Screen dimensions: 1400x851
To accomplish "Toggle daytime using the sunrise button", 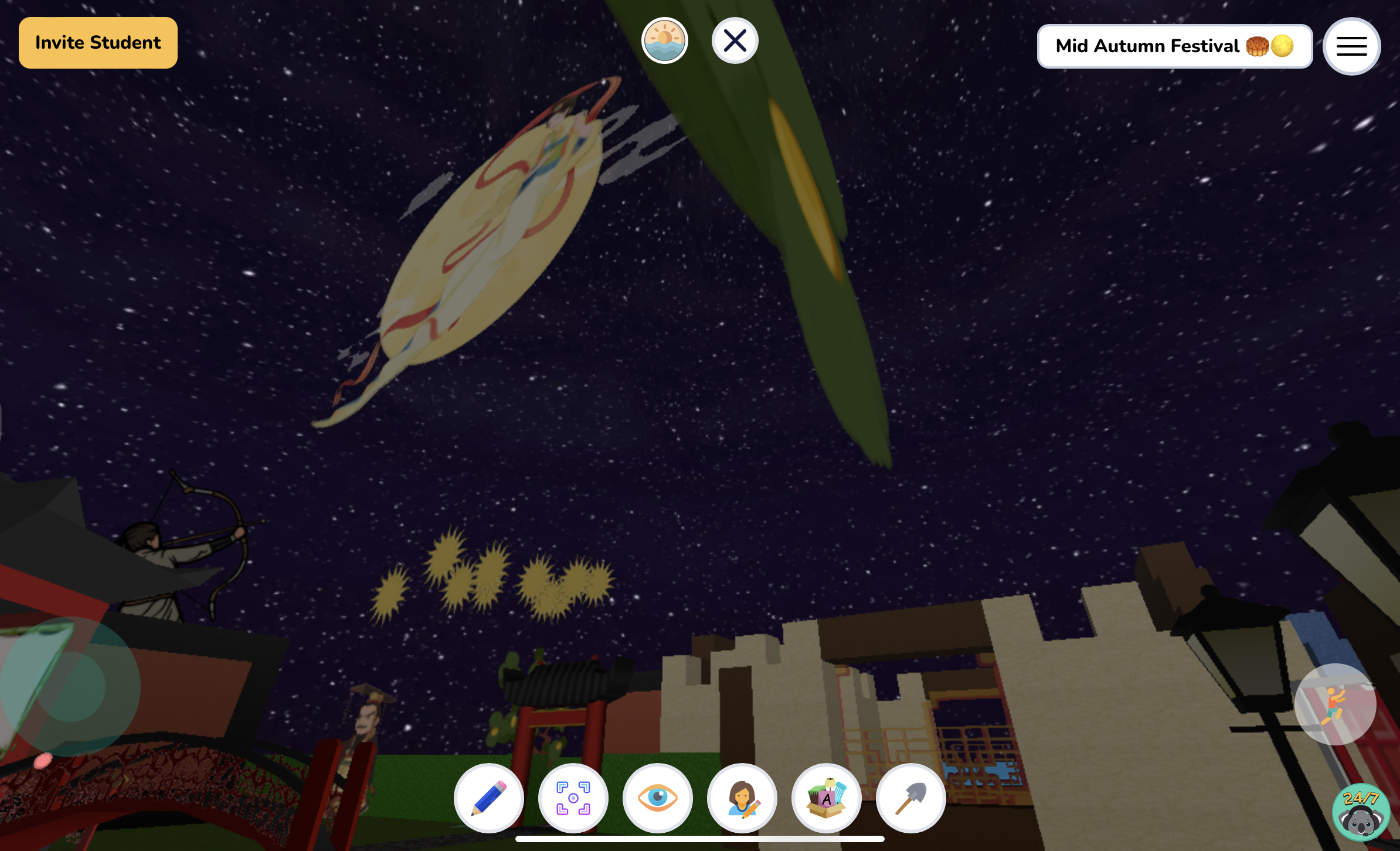I will tap(664, 40).
